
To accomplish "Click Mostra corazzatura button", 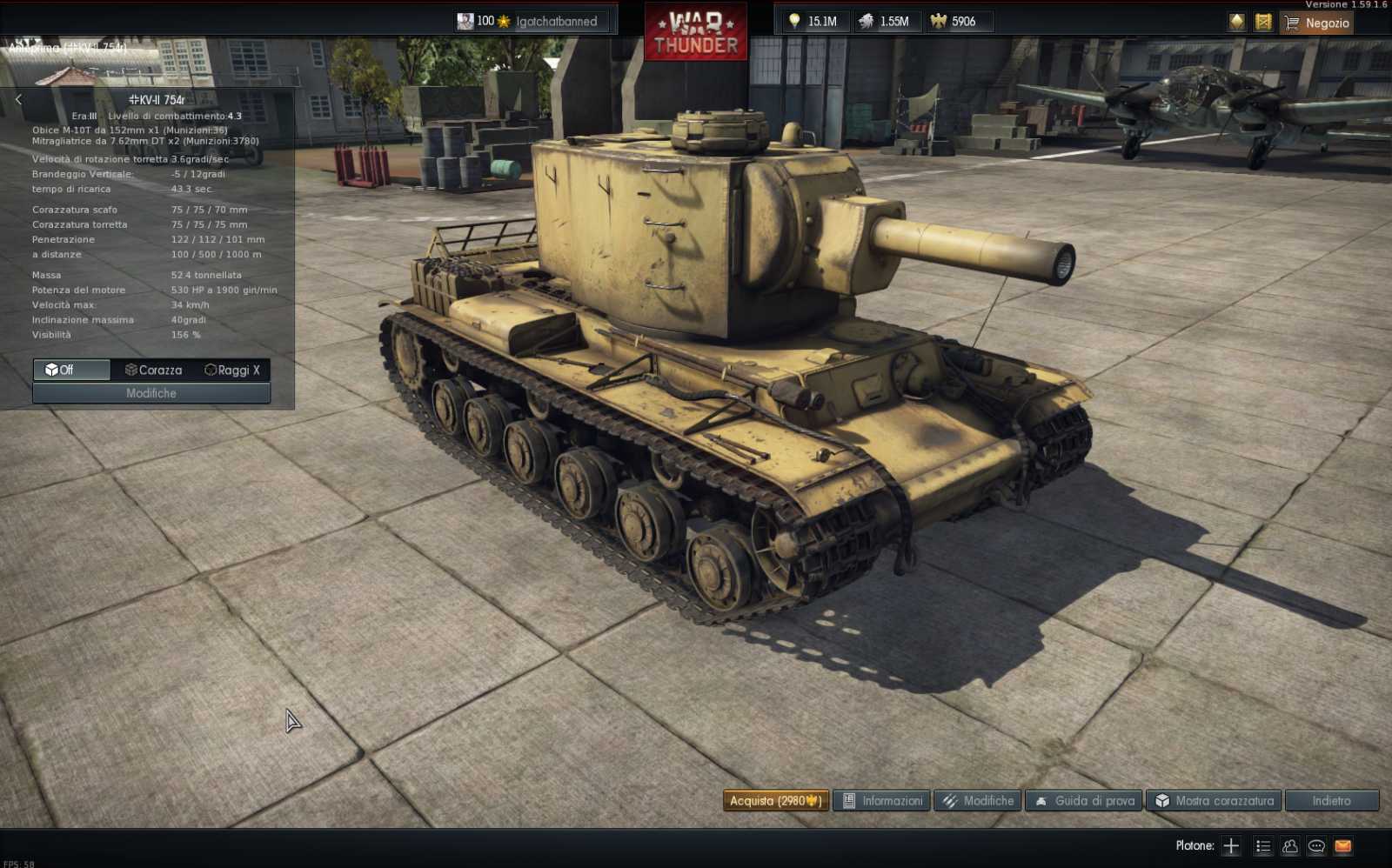I will pyautogui.click(x=1214, y=801).
